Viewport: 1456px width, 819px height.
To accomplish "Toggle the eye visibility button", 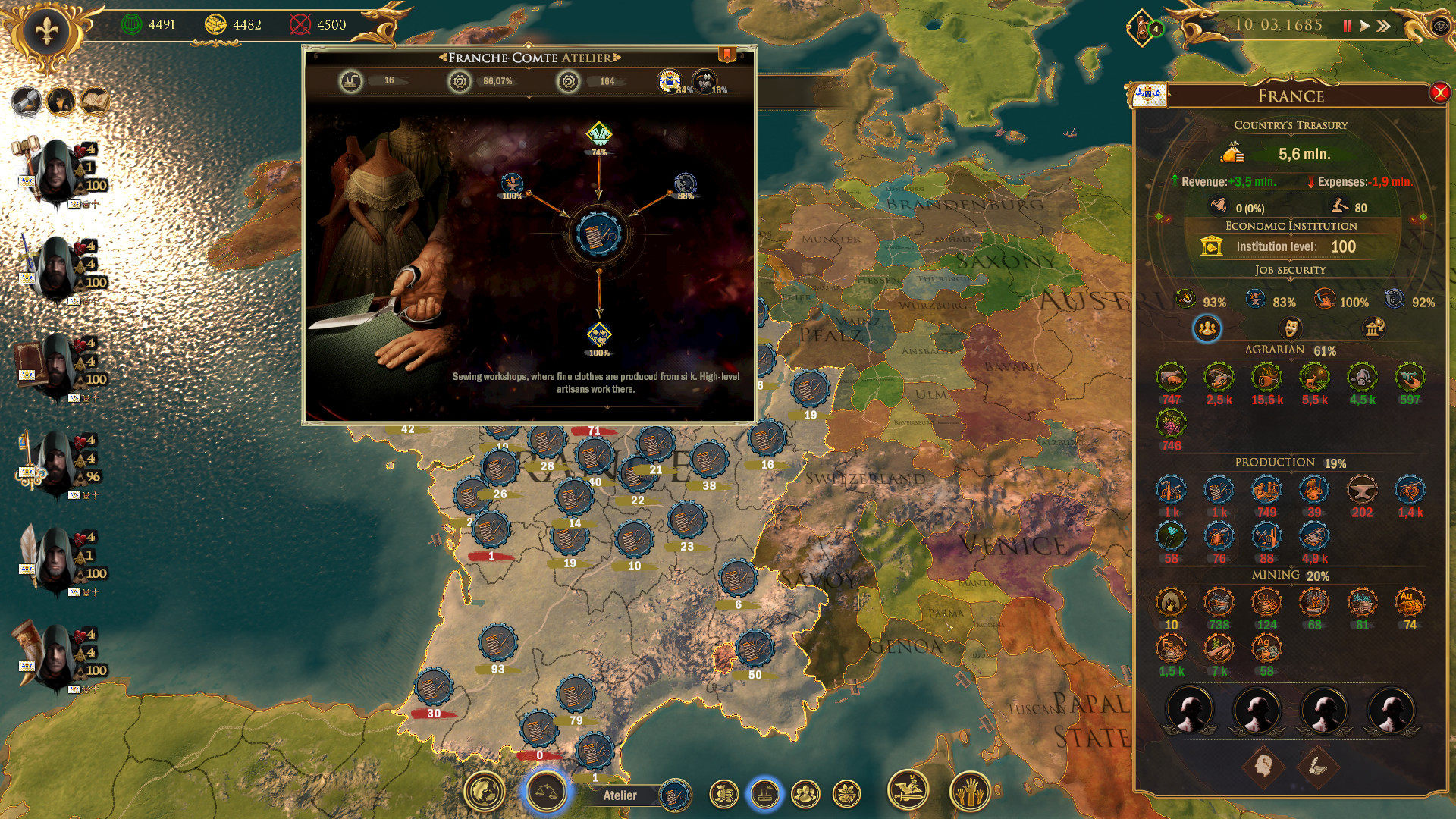I will tap(1439, 26).
